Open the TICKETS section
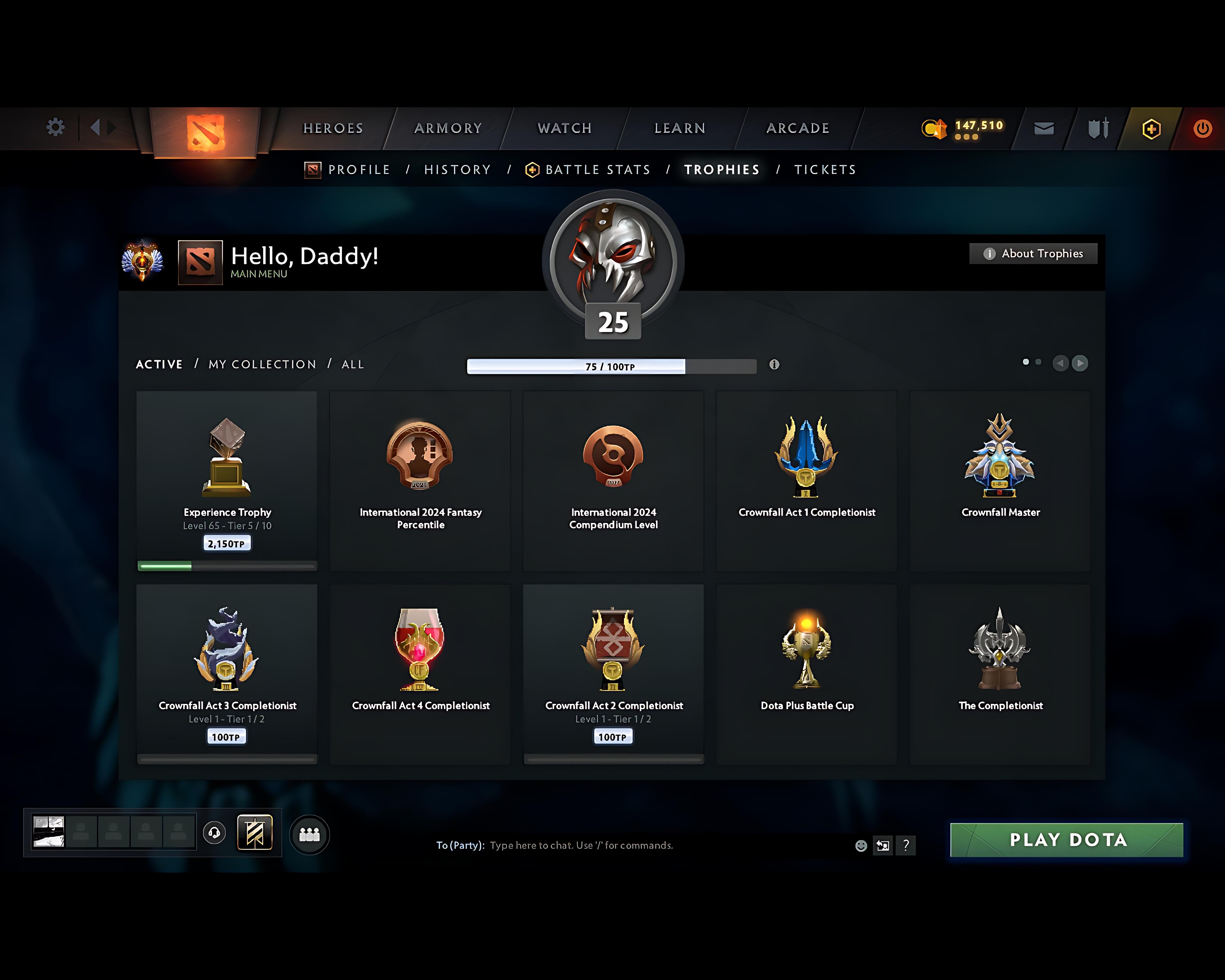The image size is (1225, 980). [x=825, y=169]
